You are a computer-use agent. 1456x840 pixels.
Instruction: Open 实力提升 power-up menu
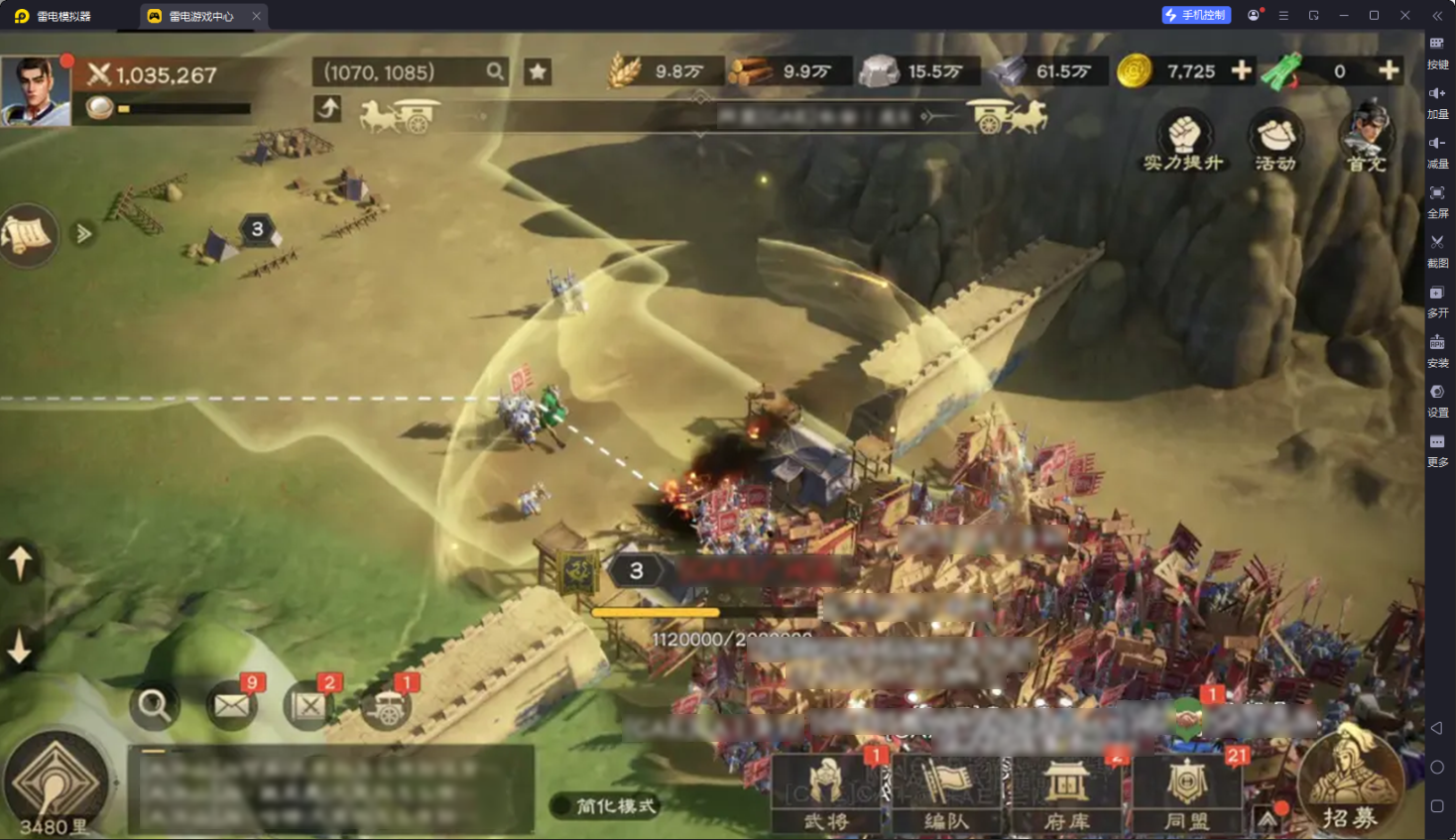click(1183, 142)
